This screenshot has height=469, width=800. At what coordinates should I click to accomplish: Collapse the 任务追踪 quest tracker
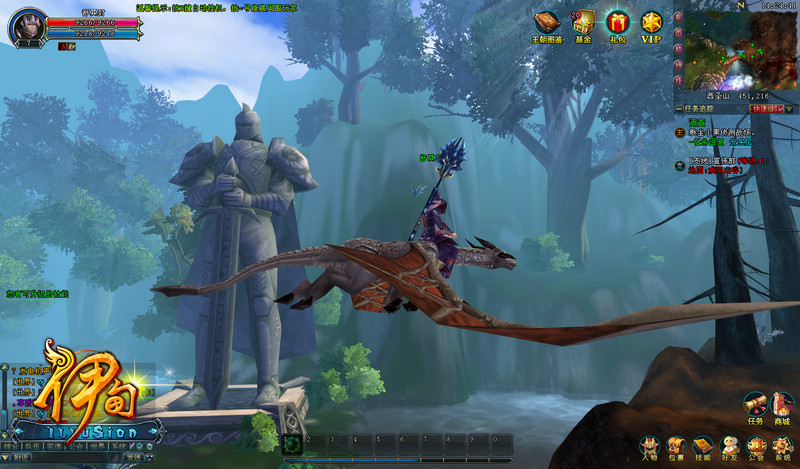(680, 108)
